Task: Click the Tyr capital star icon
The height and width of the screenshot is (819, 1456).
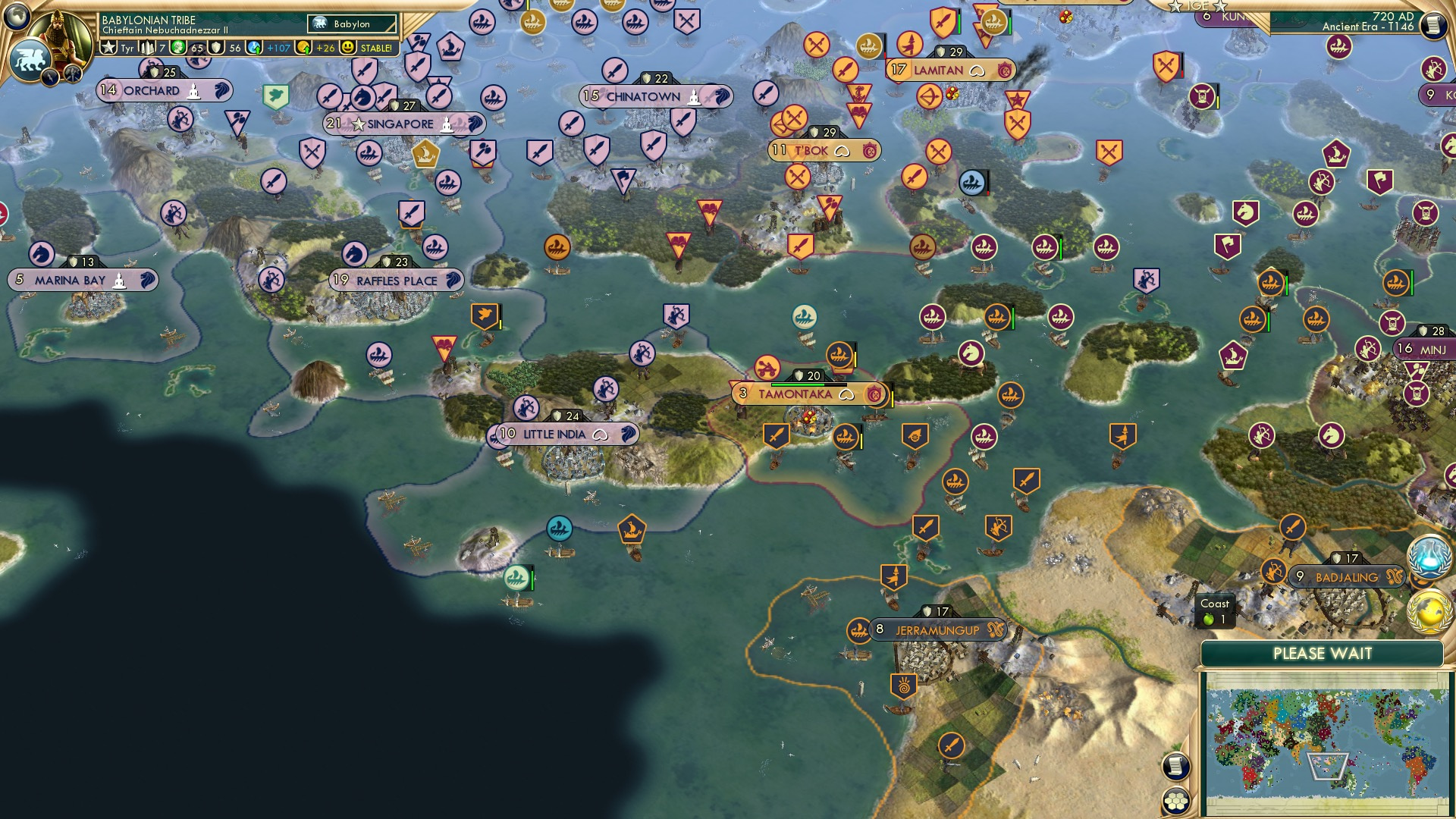Action: pyautogui.click(x=109, y=49)
